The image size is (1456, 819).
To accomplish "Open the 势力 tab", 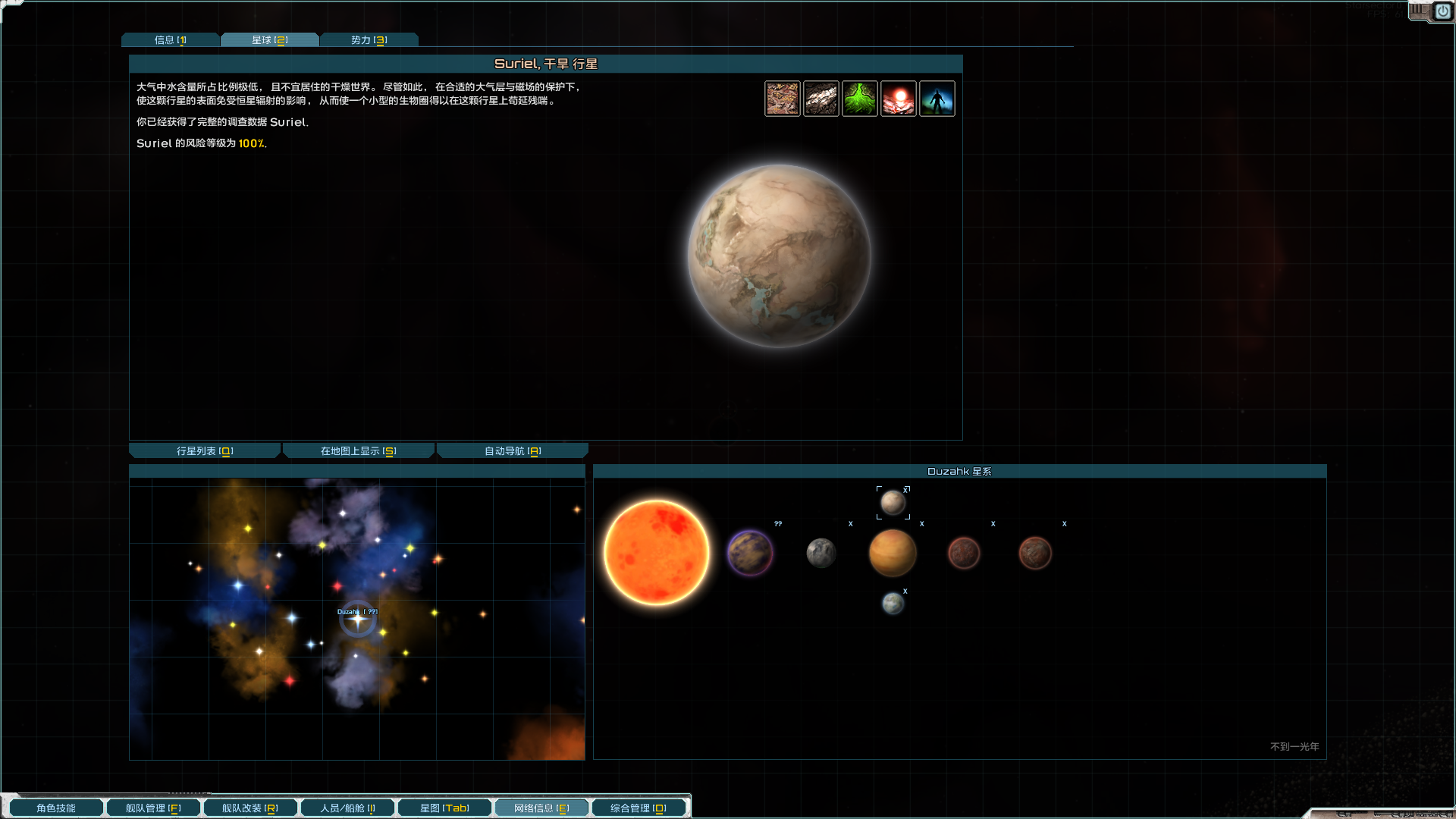I will [x=369, y=40].
